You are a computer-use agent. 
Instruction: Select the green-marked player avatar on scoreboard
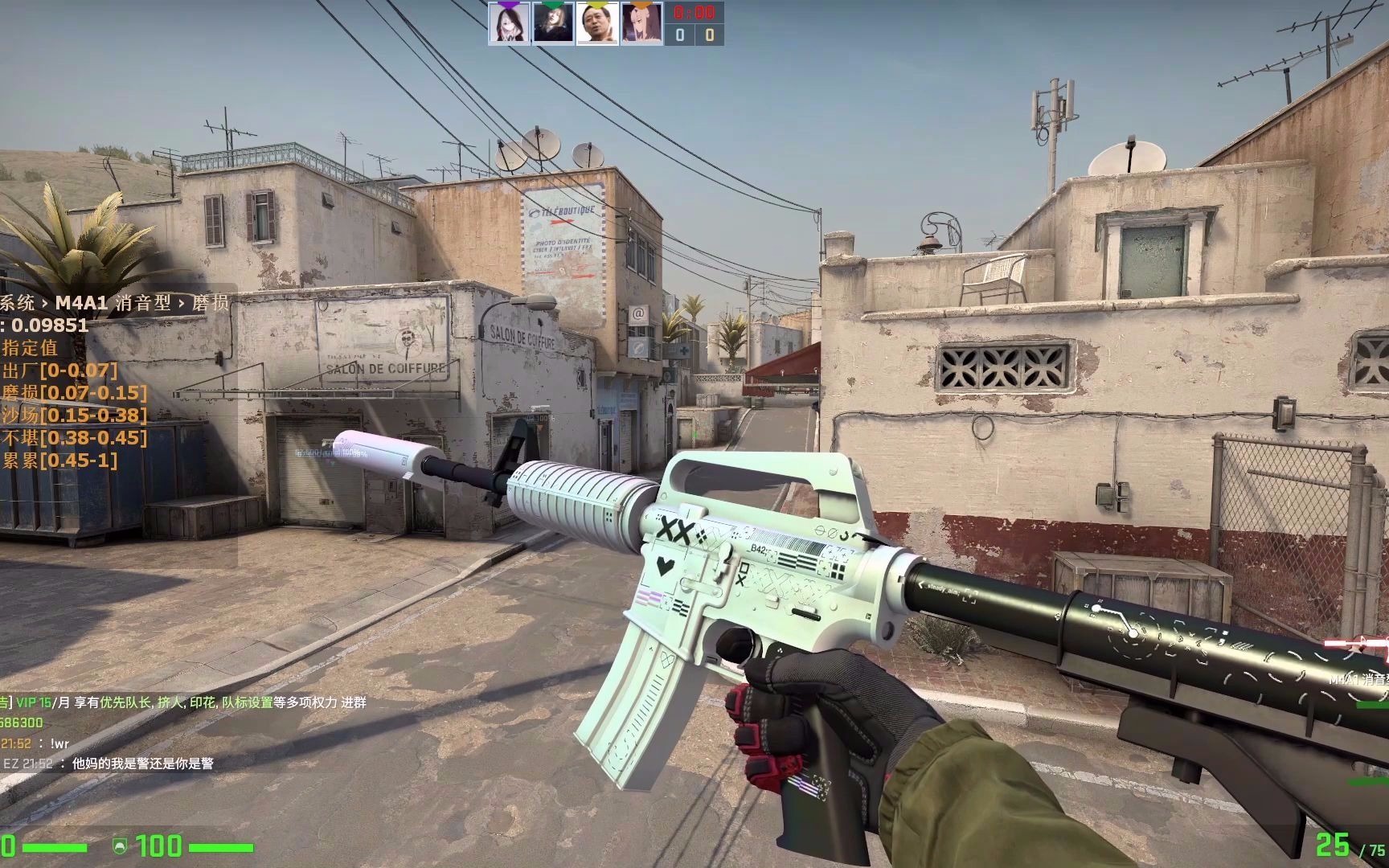[x=553, y=23]
